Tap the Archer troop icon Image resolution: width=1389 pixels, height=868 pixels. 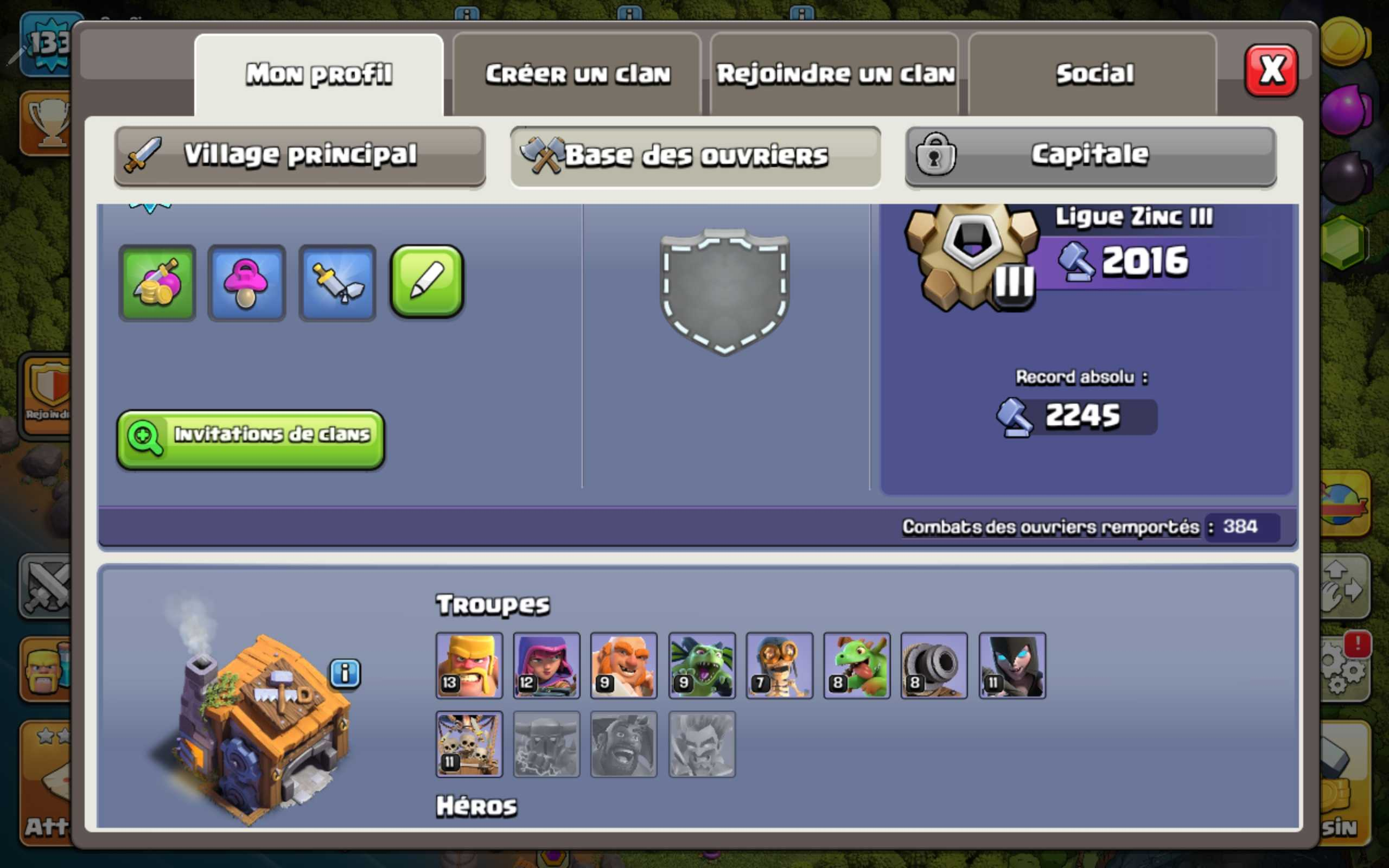coord(546,665)
